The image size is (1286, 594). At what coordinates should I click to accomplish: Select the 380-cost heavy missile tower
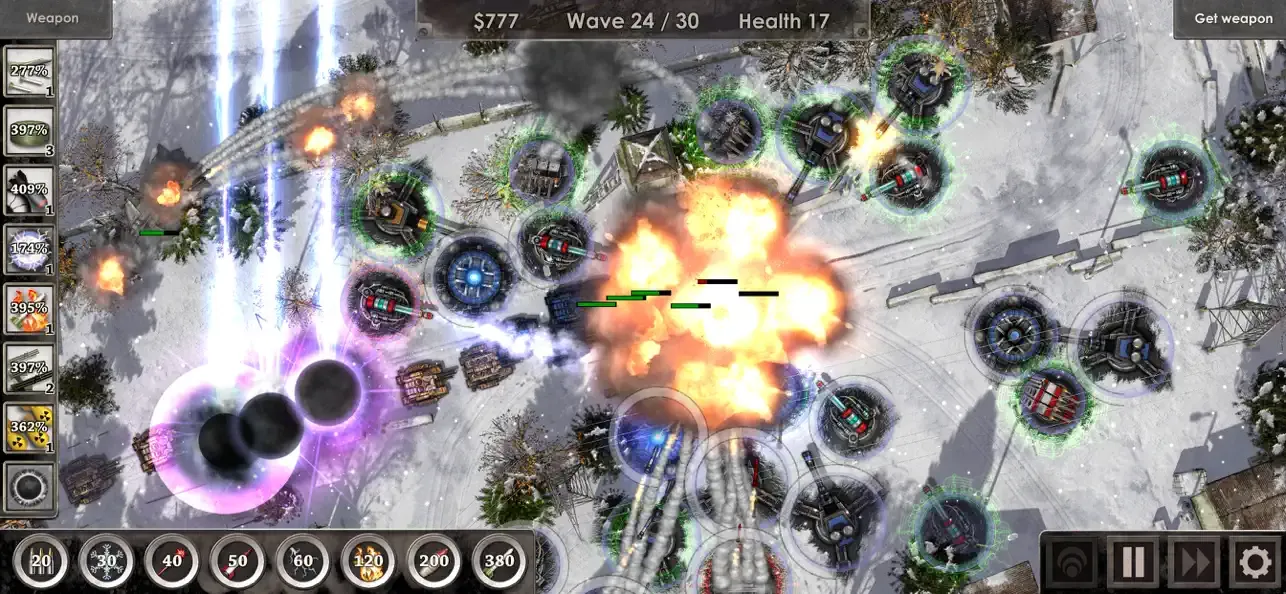(x=499, y=562)
